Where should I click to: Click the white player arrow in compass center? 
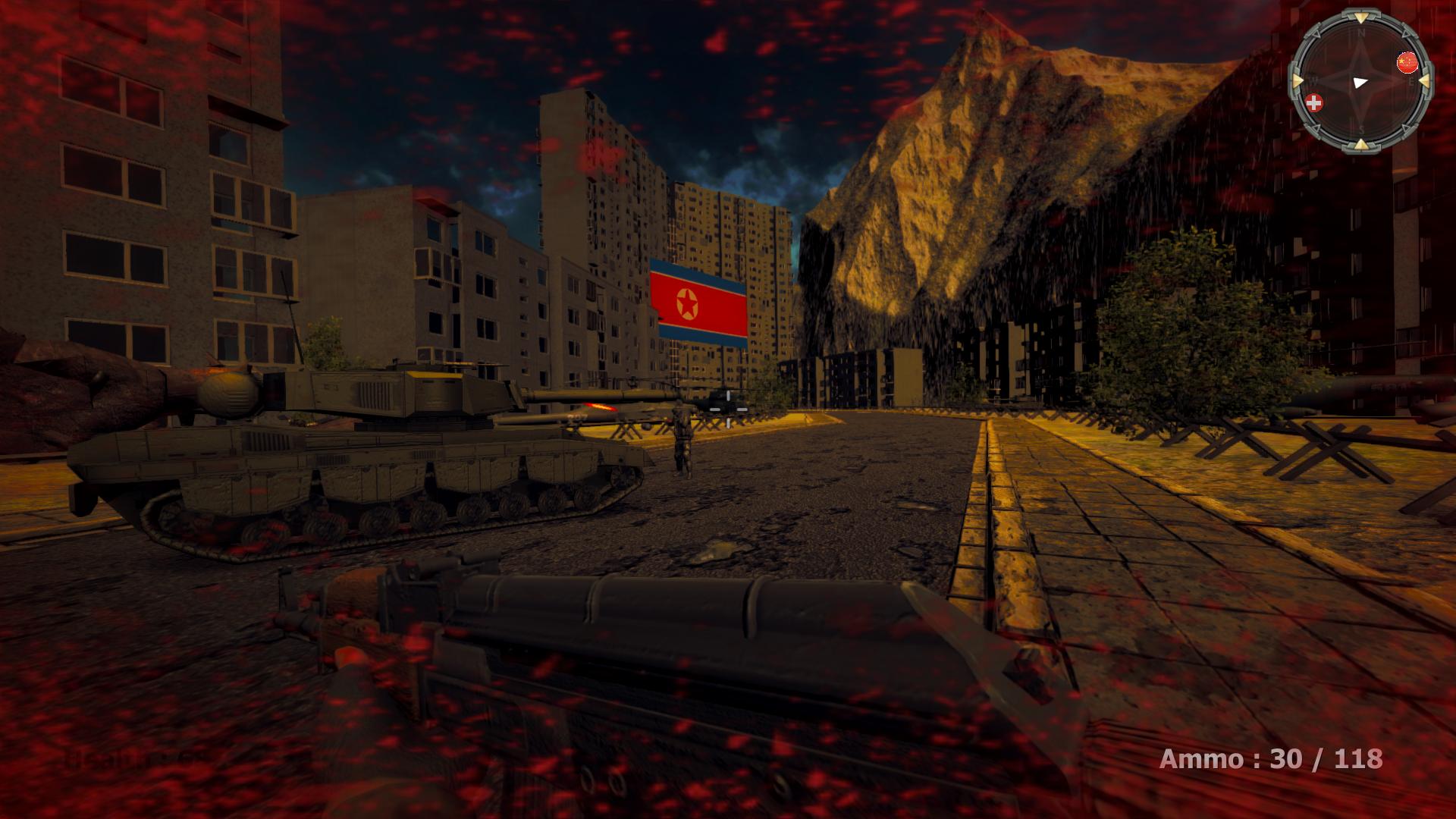tap(1361, 83)
